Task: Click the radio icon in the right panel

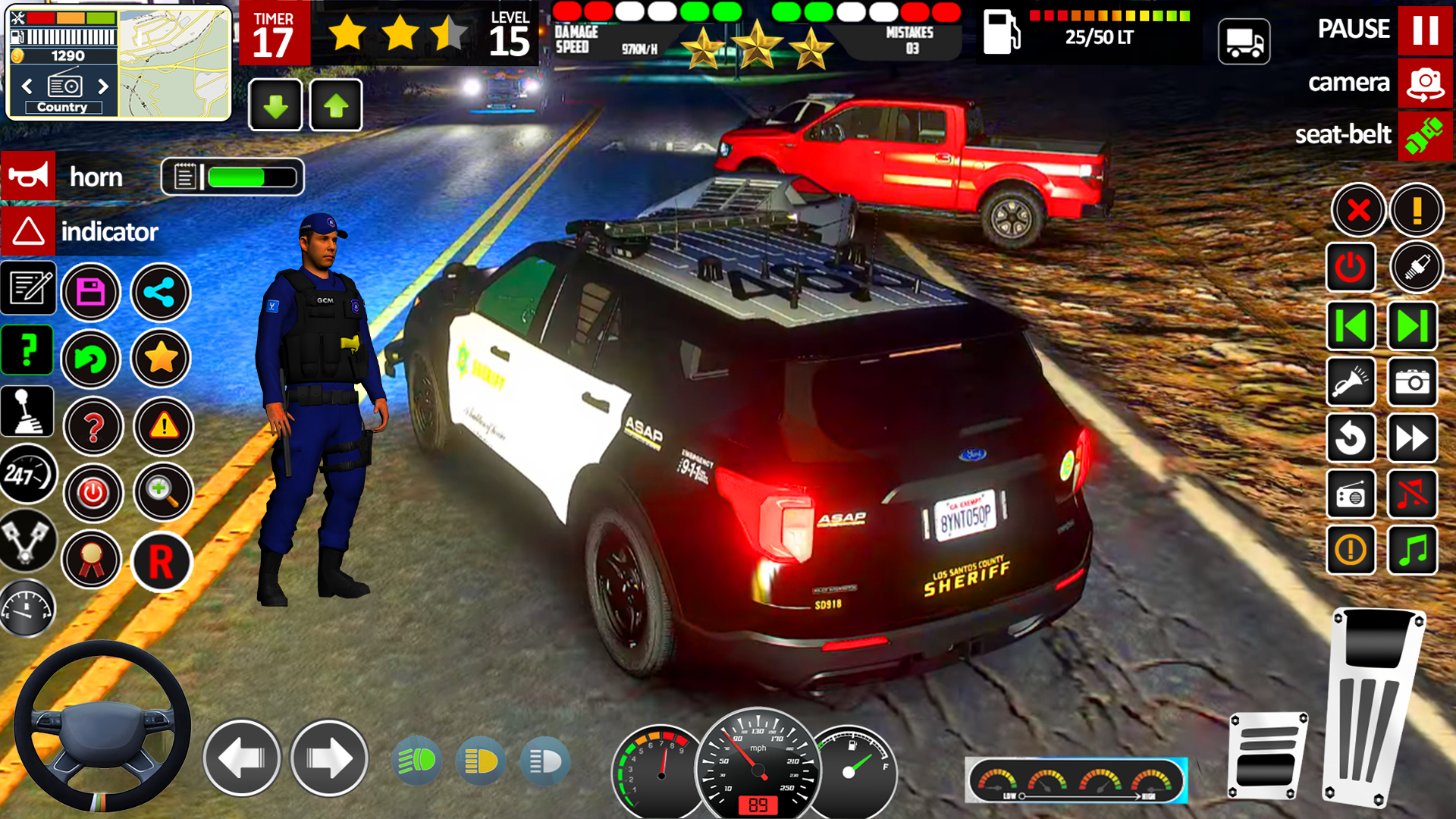Action: (1351, 495)
